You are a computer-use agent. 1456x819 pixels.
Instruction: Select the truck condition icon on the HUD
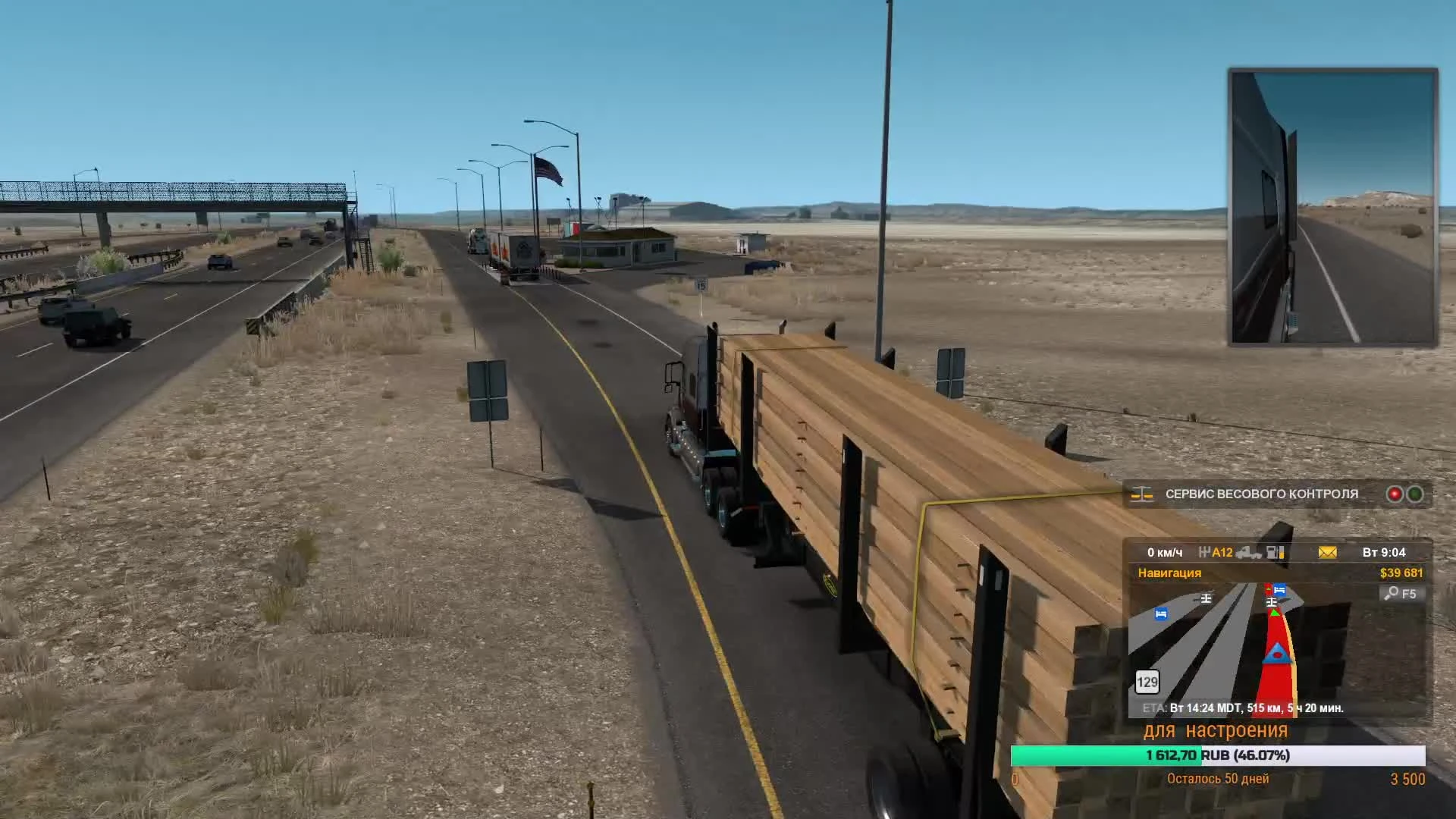pyautogui.click(x=1249, y=554)
